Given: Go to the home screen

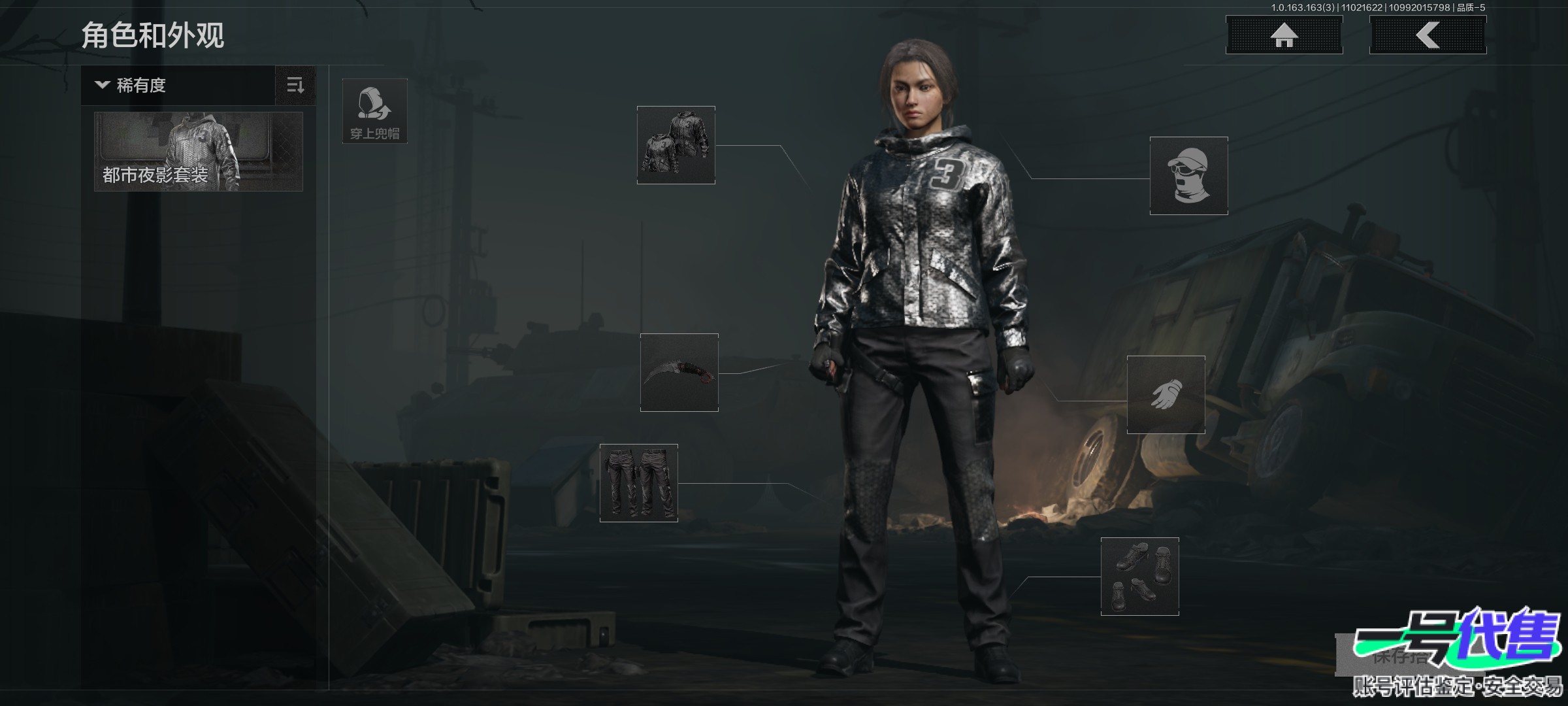Looking at the screenshot, I should coord(1284,35).
